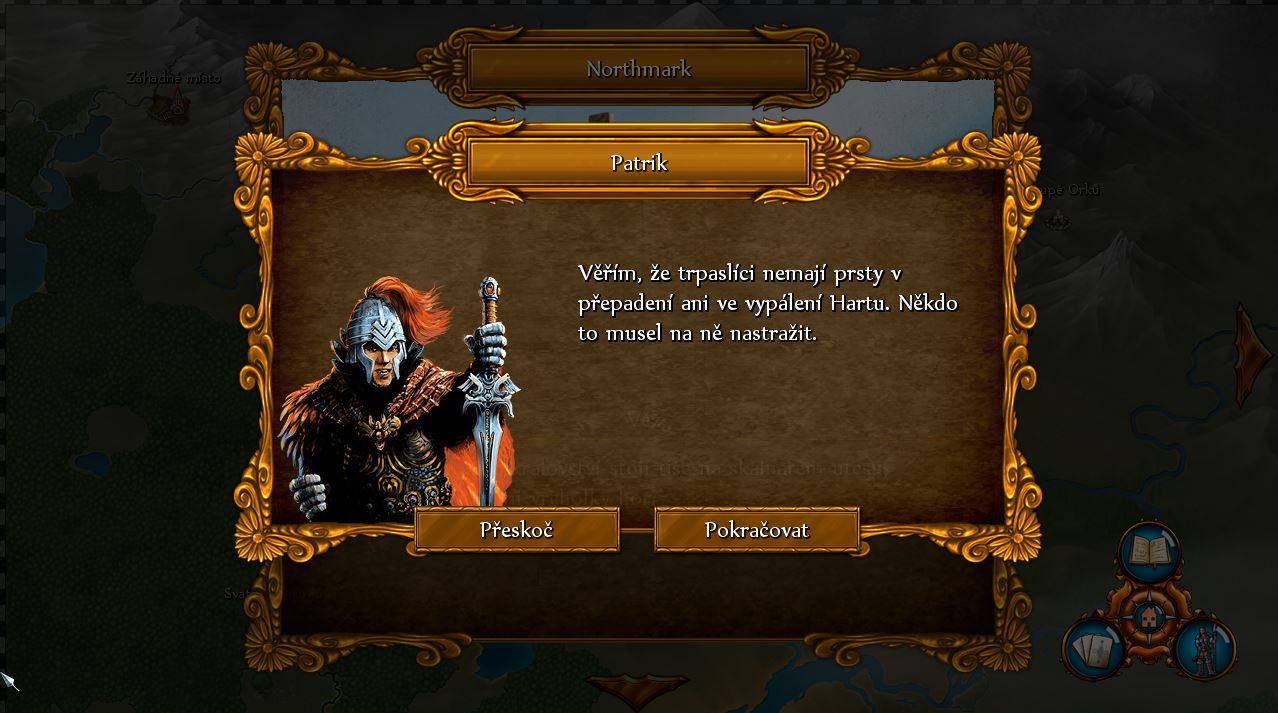Image resolution: width=1278 pixels, height=713 pixels.
Task: Skip the dialogue with Přeskoč
Action: pos(516,530)
